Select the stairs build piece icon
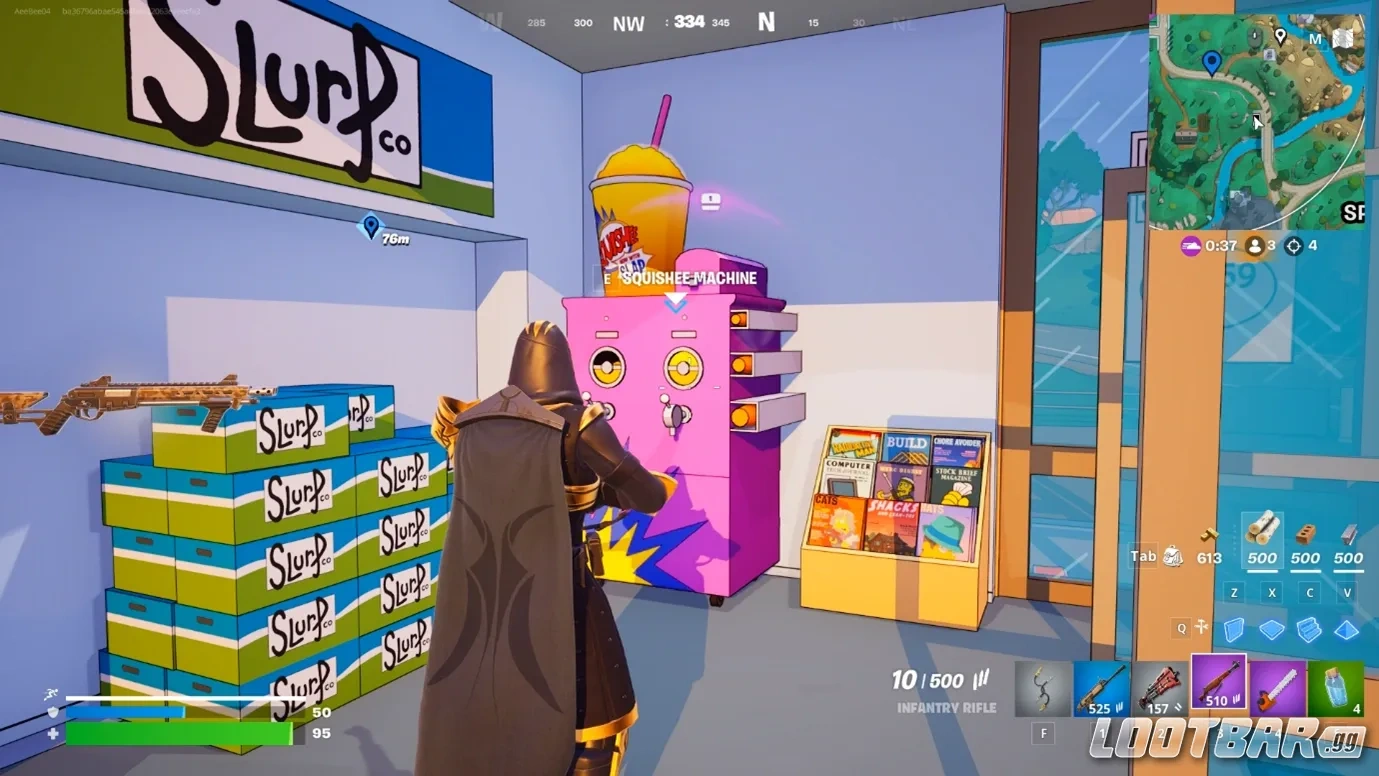Image resolution: width=1379 pixels, height=776 pixels. pyautogui.click(x=1310, y=628)
